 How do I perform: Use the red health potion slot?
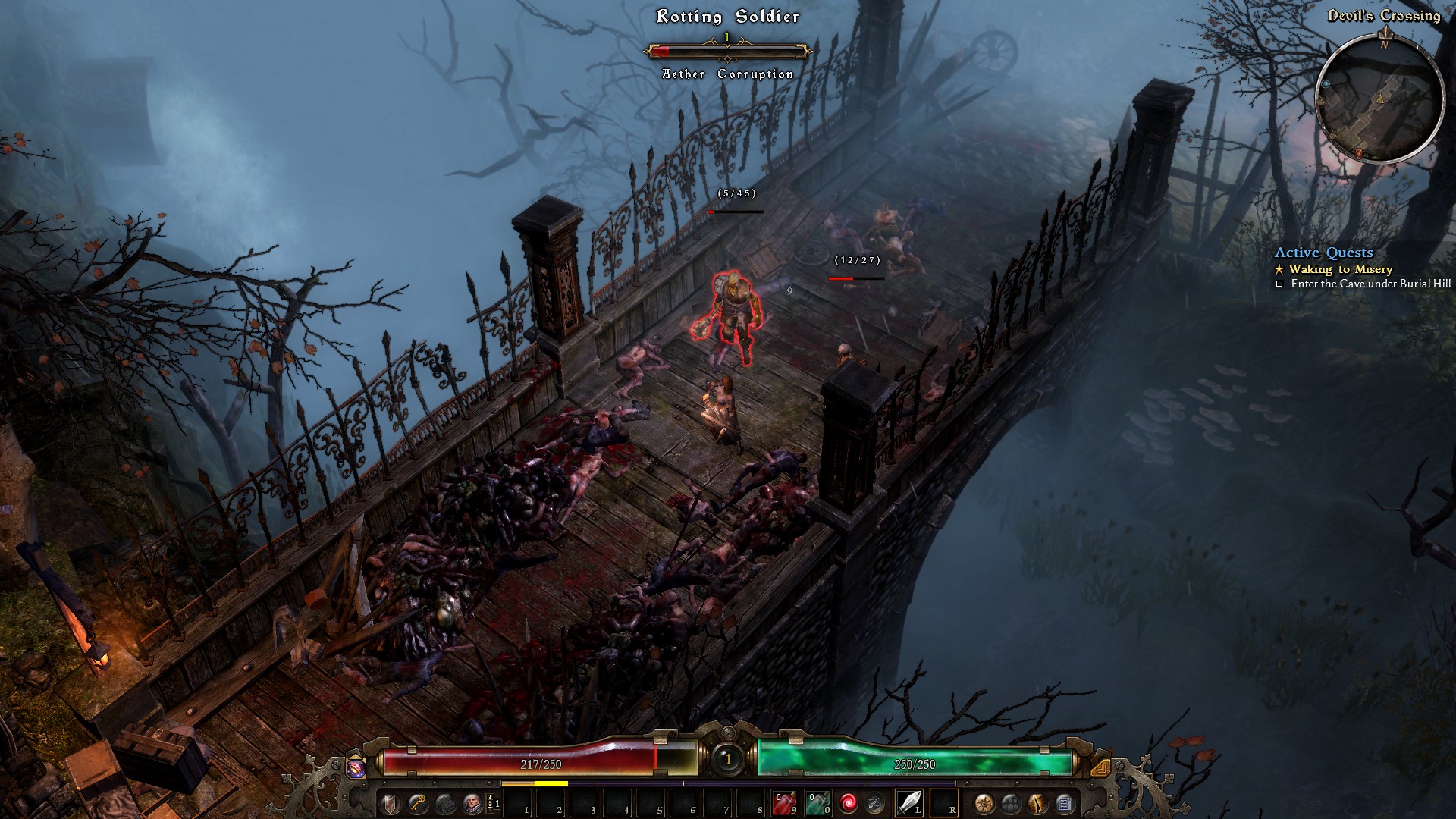point(784,803)
